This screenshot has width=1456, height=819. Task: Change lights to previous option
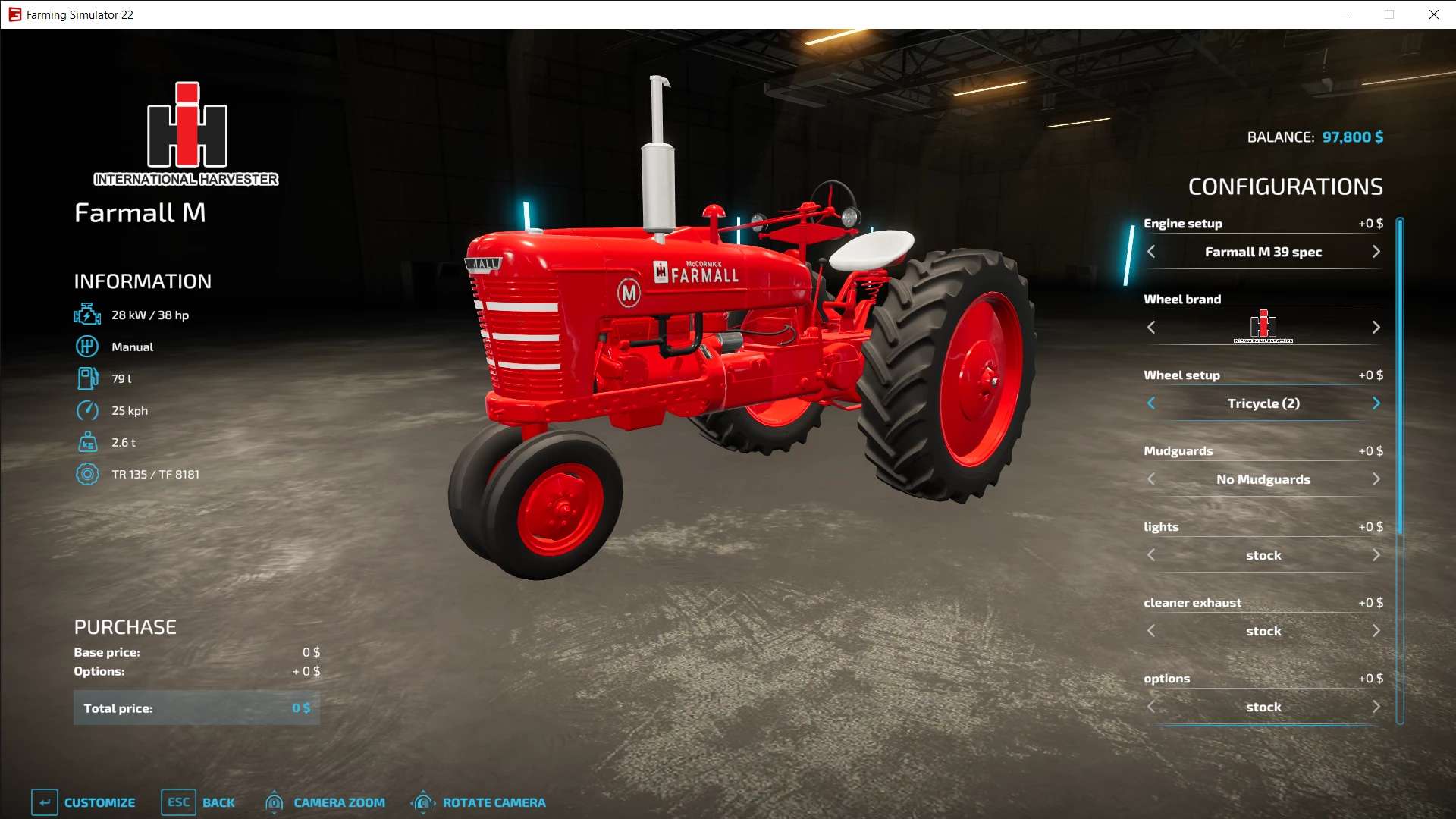1151,555
